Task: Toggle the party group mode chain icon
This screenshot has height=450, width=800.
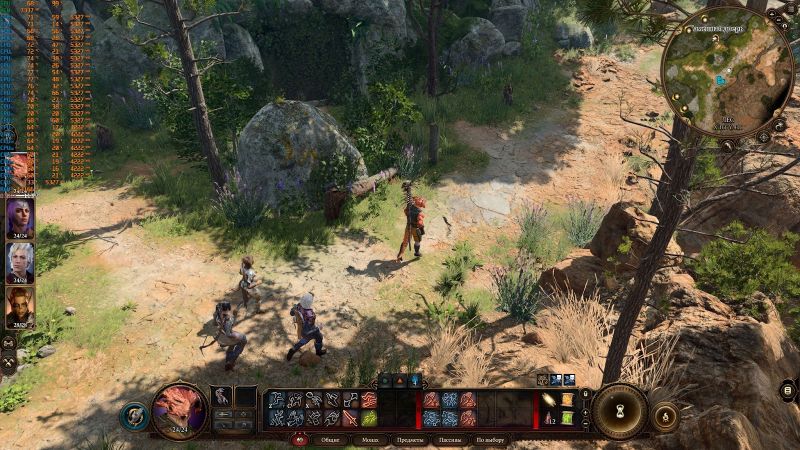Action: (x=8, y=343)
